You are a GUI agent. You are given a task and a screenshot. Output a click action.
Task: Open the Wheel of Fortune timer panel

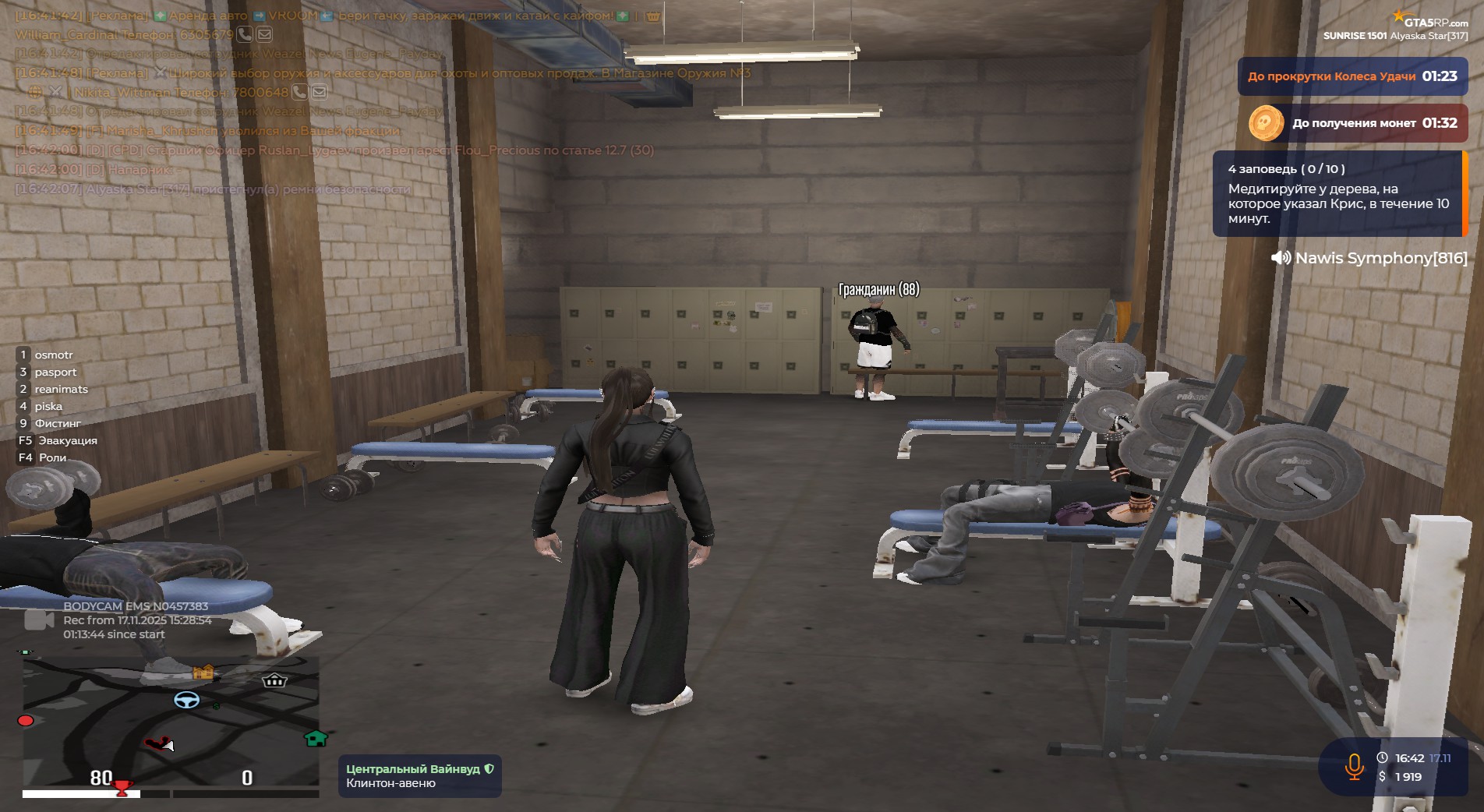tap(1351, 76)
